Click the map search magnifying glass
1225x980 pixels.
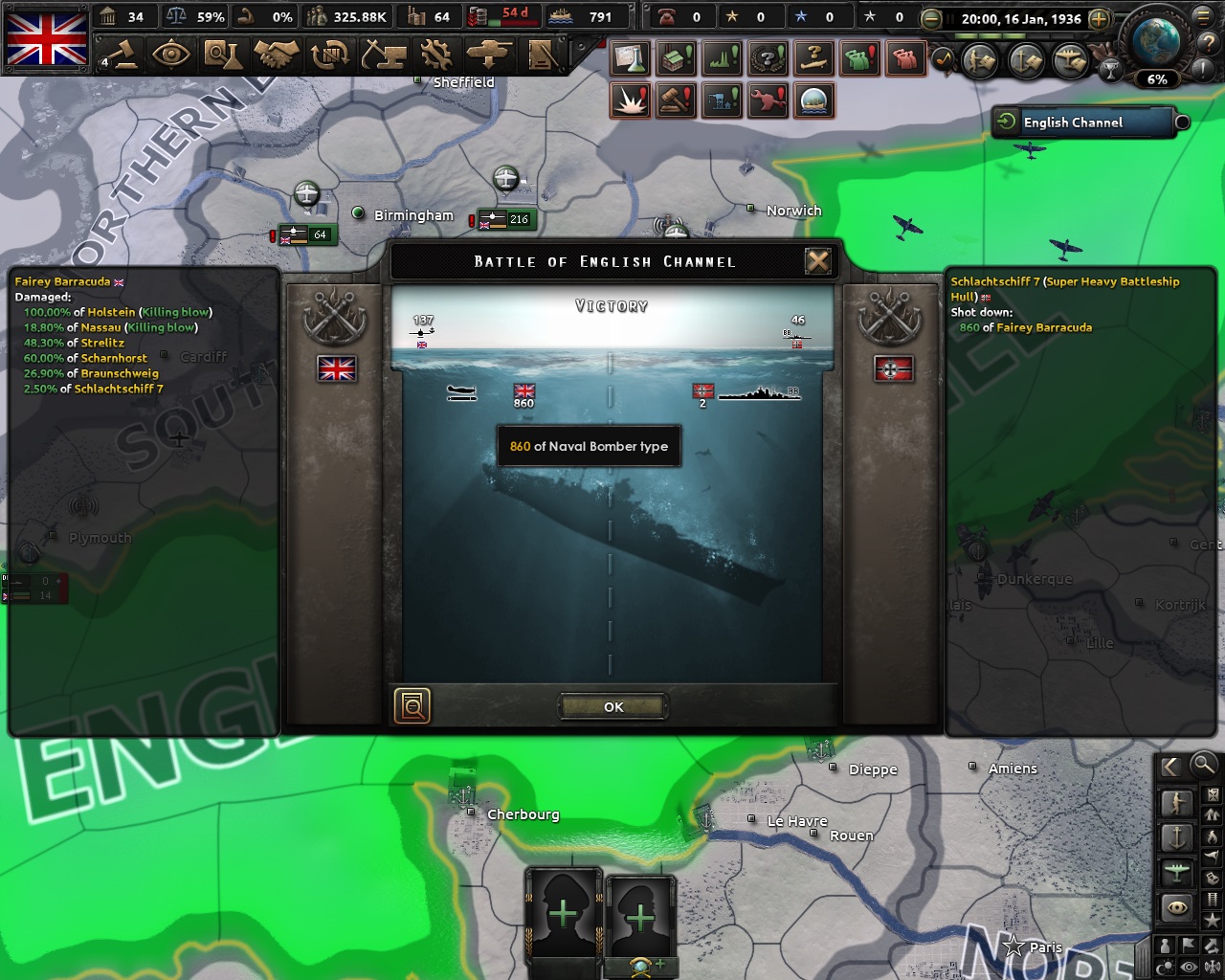[x=1203, y=766]
